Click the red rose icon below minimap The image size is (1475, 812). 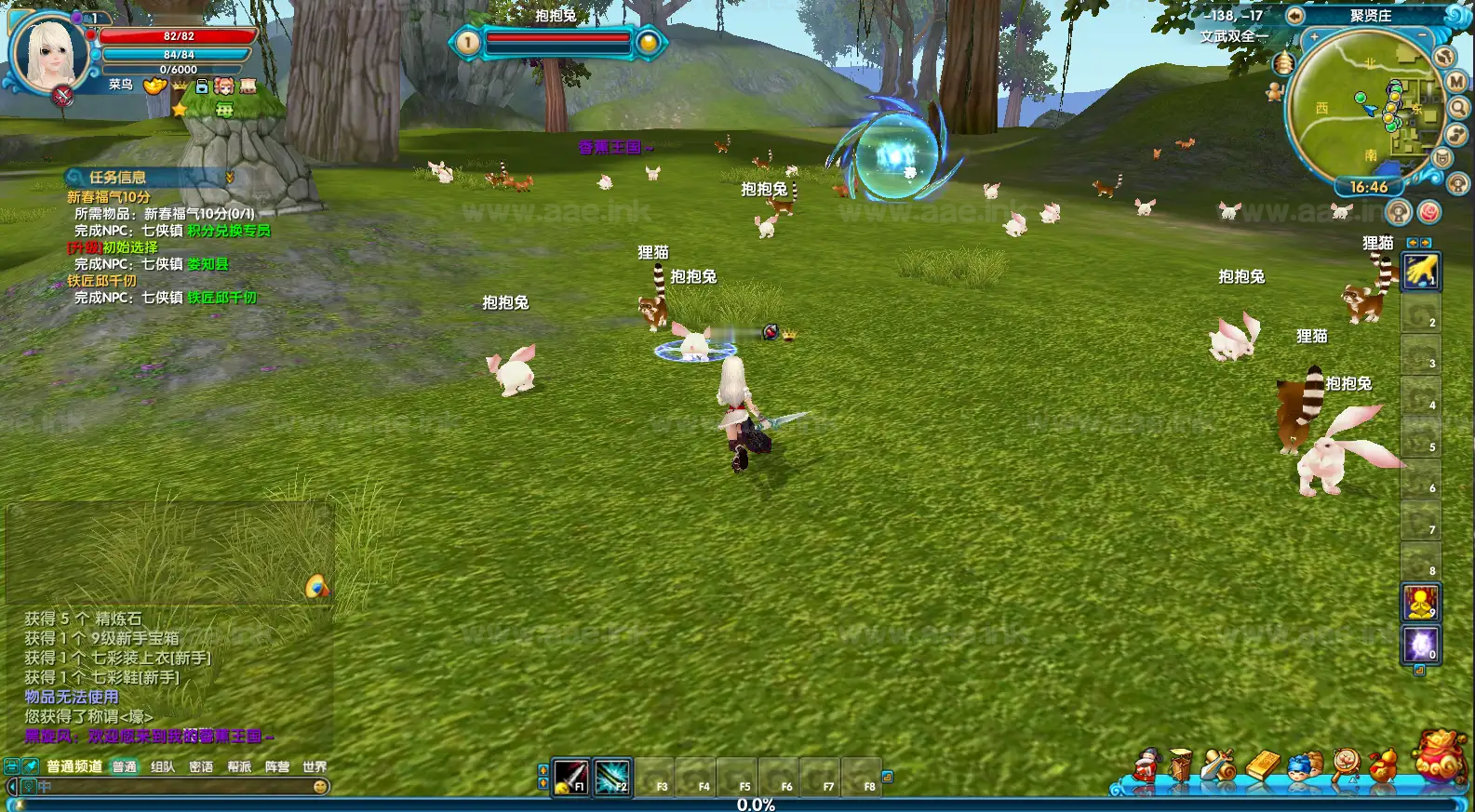tap(1428, 213)
